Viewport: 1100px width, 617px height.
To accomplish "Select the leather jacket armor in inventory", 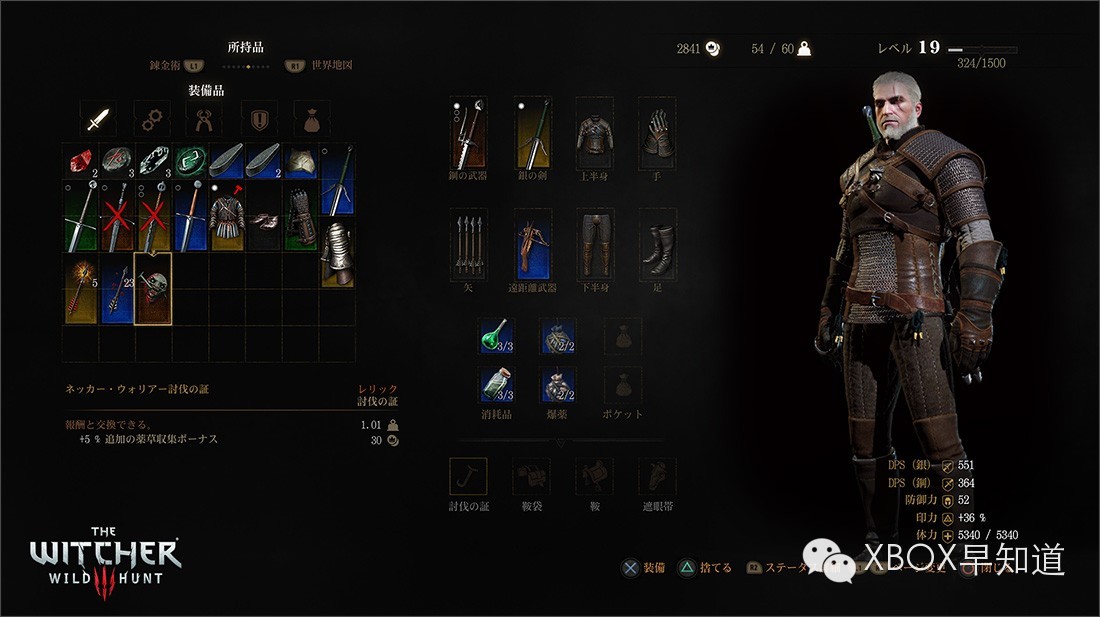I will [227, 215].
